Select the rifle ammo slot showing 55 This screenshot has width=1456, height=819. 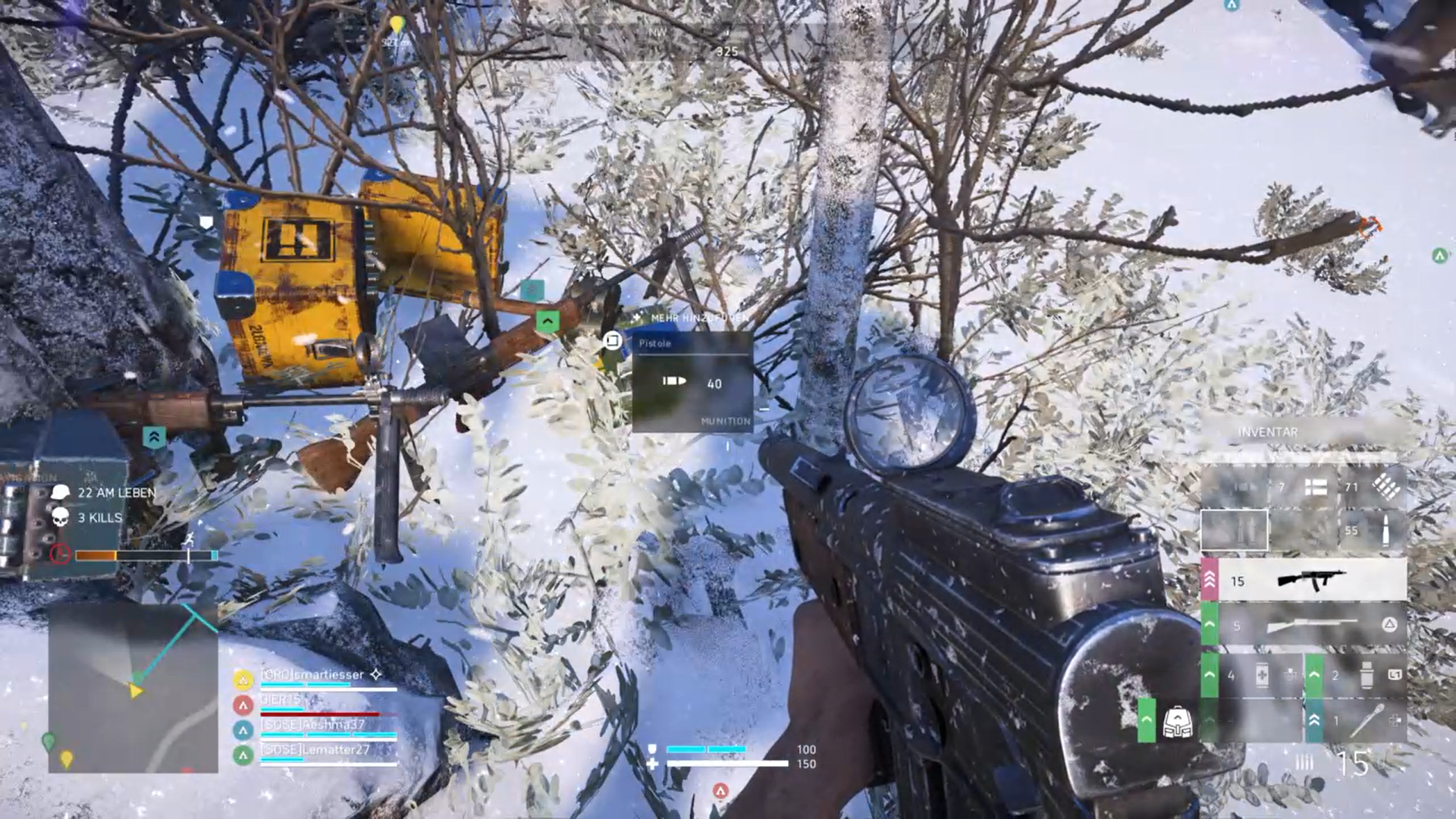(x=1371, y=531)
